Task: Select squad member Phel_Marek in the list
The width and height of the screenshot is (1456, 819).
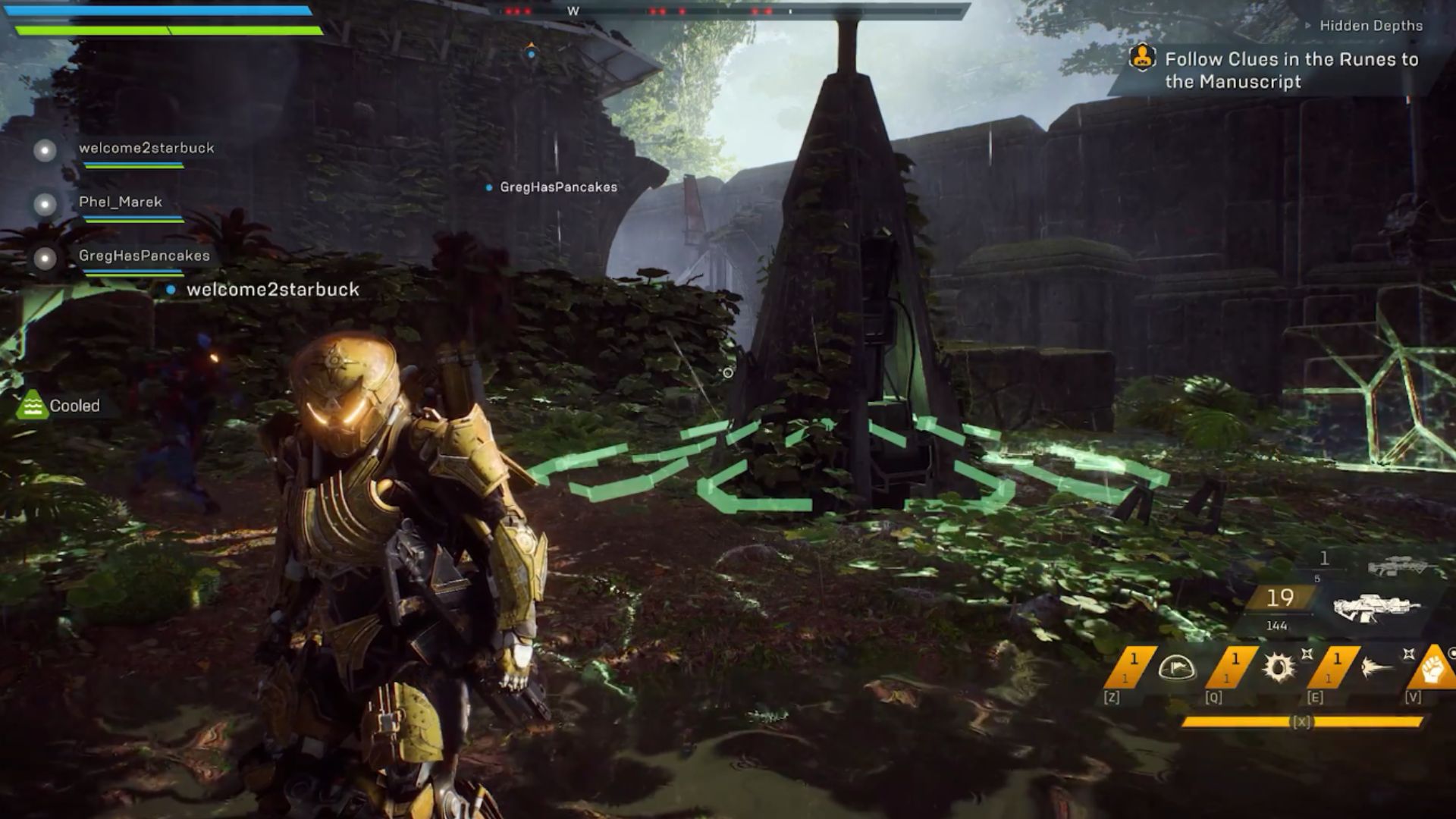Action: pyautogui.click(x=120, y=202)
